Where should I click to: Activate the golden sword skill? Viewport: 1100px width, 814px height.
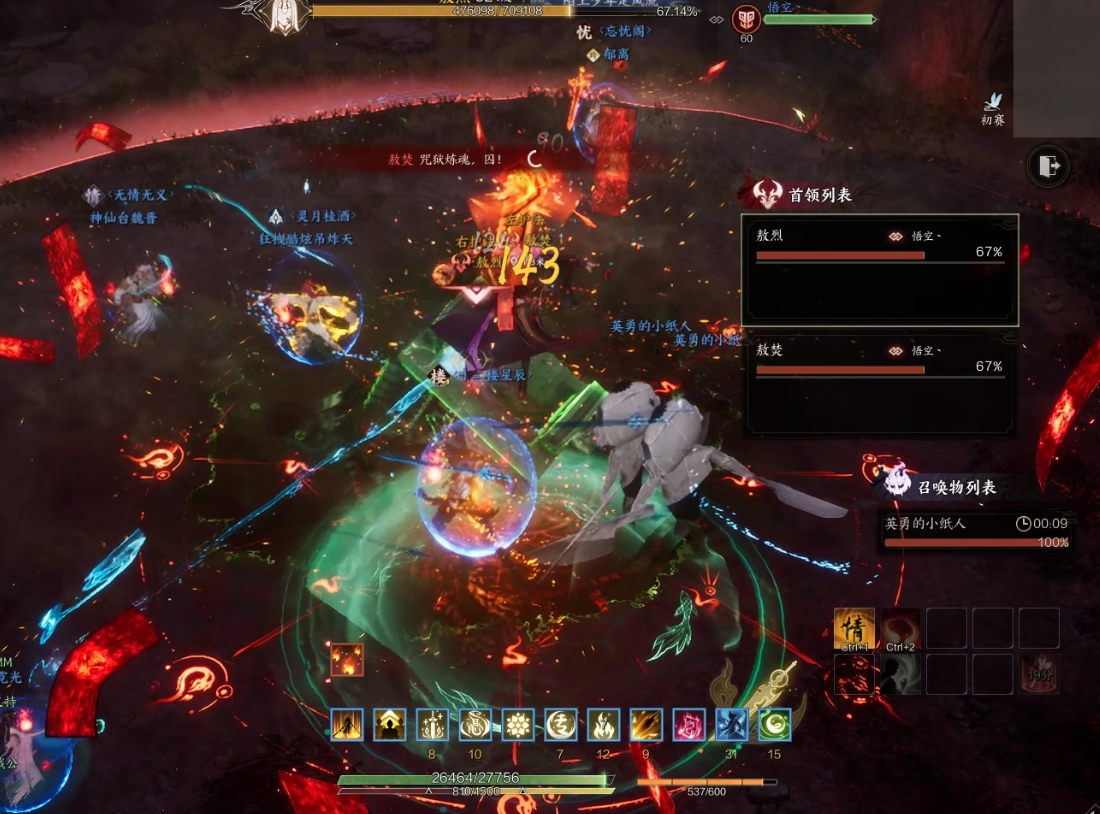pos(432,724)
